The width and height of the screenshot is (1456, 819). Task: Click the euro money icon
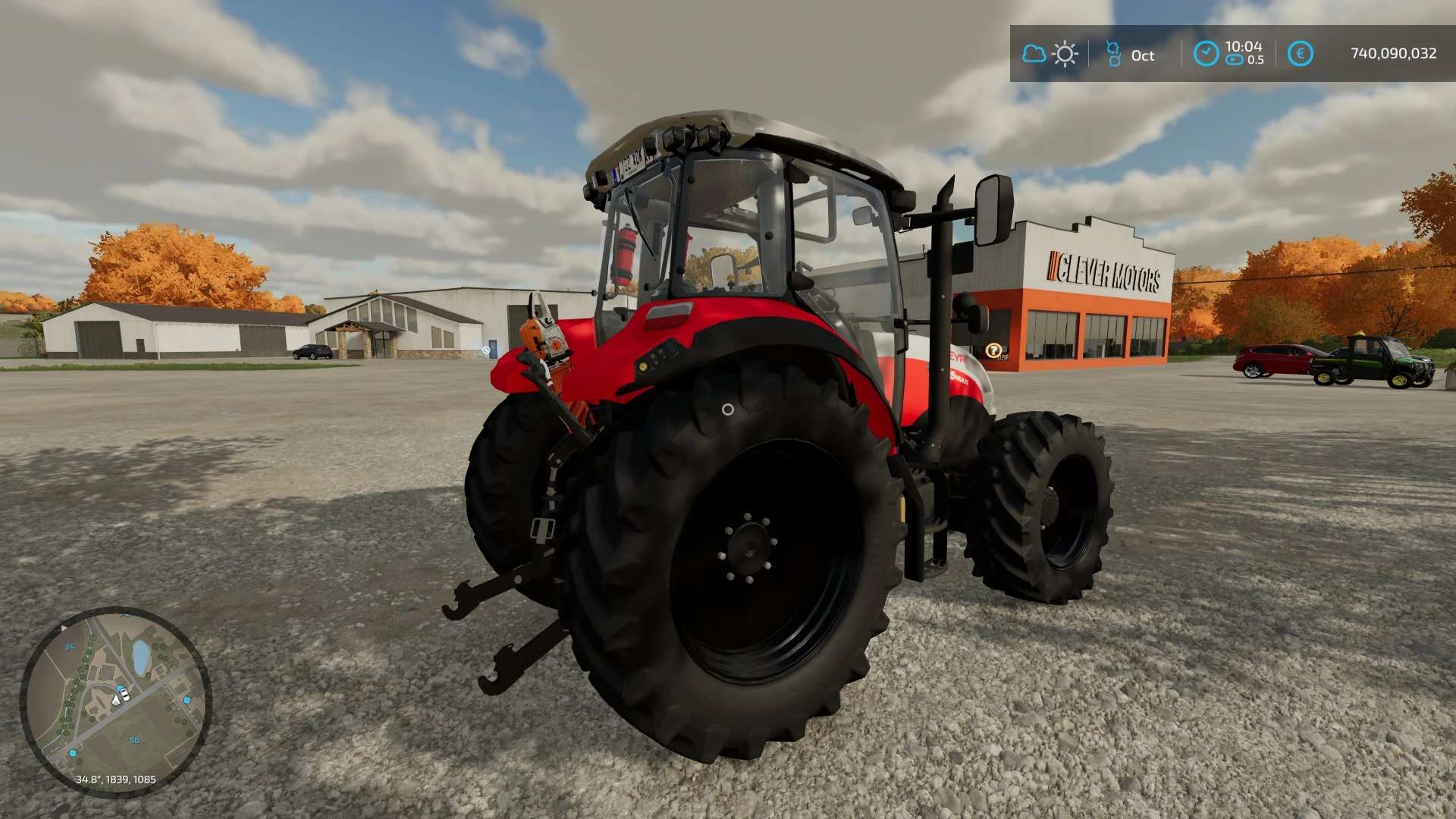(1300, 54)
